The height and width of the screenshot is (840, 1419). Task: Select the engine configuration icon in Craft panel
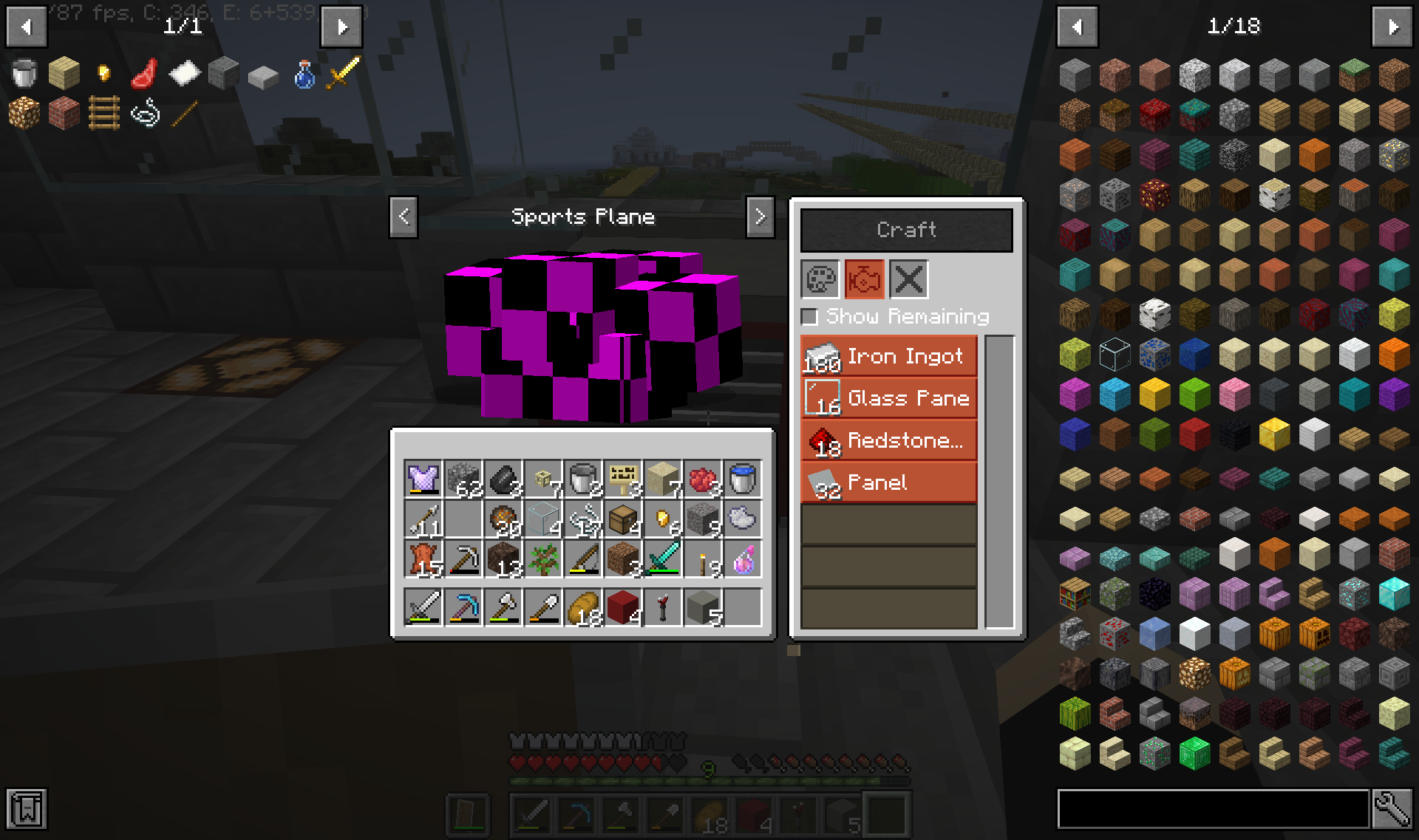coord(864,279)
